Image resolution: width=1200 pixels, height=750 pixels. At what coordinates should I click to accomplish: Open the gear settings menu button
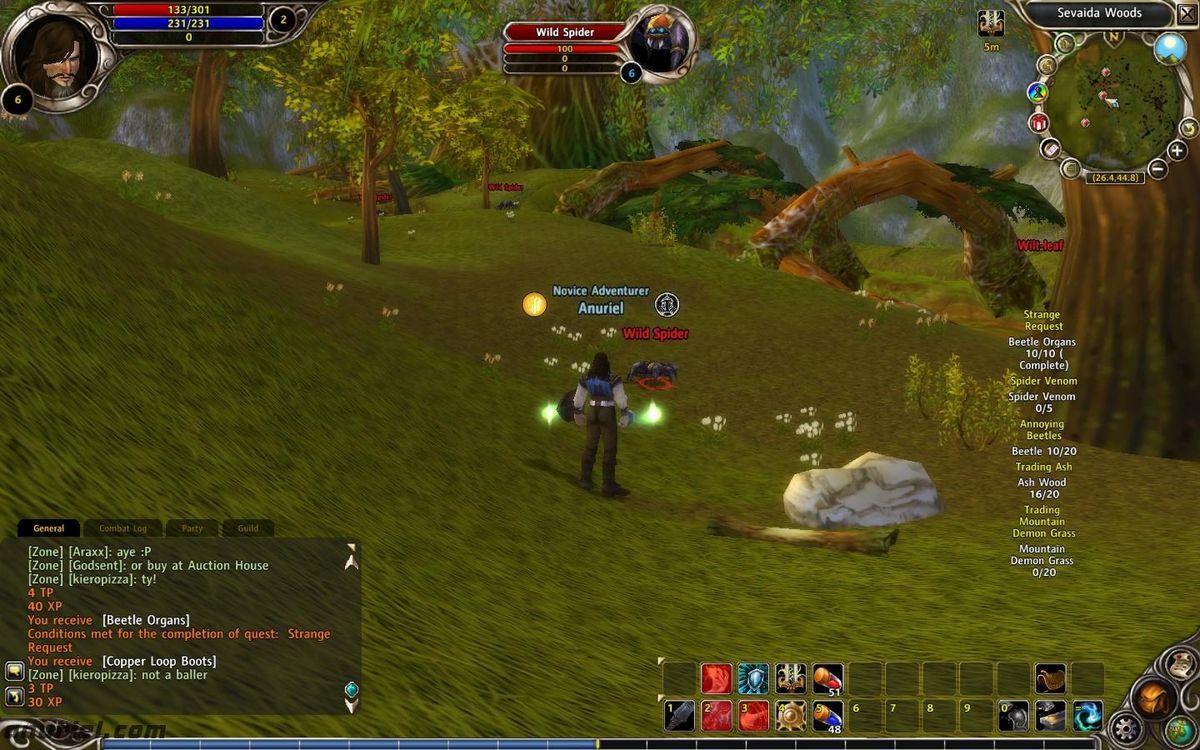pyautogui.click(x=1128, y=728)
